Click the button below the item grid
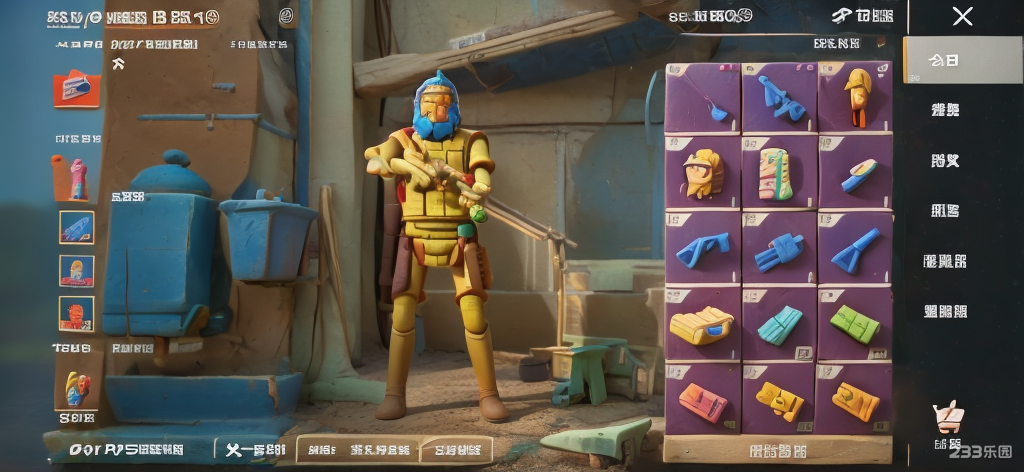The width and height of the screenshot is (1024, 472). click(x=778, y=450)
